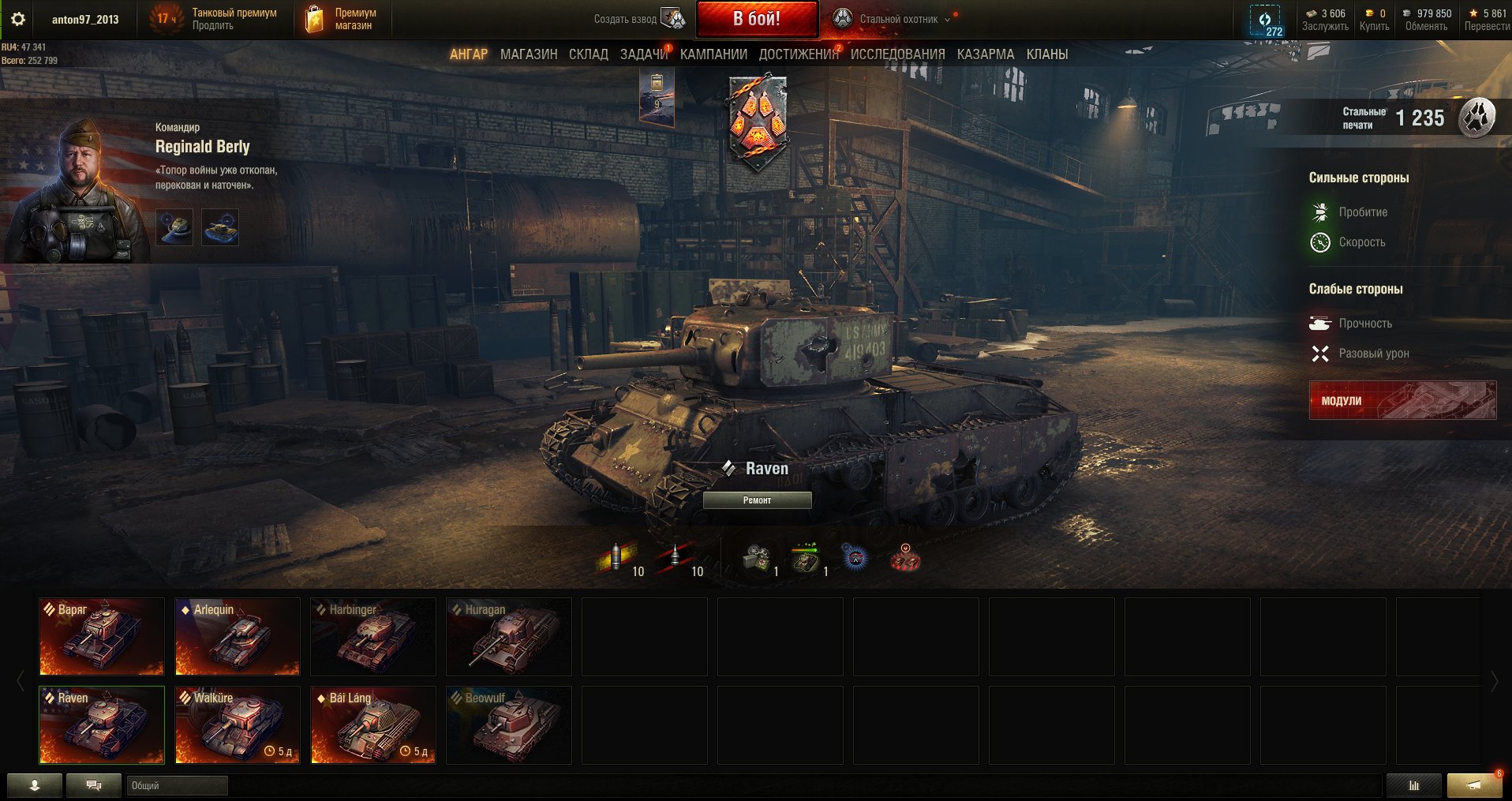Switch to the КАЗАРМА tab
Viewport: 1512px width, 801px height.
(985, 54)
